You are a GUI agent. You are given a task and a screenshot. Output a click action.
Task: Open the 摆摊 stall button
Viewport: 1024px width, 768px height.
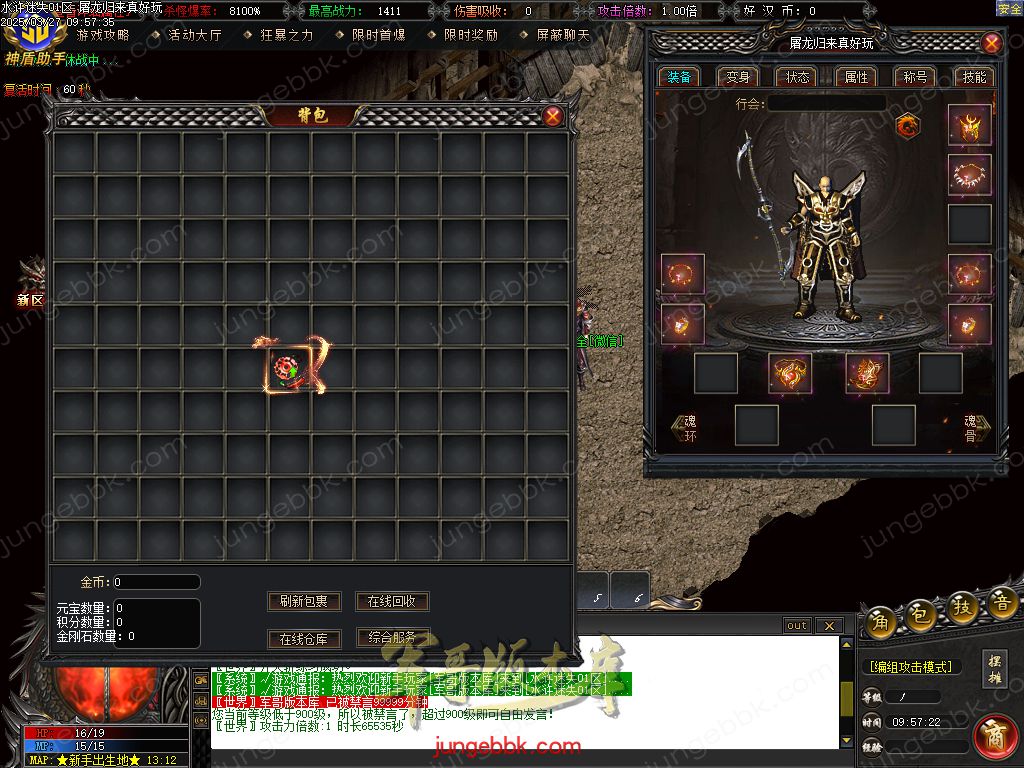(x=995, y=668)
